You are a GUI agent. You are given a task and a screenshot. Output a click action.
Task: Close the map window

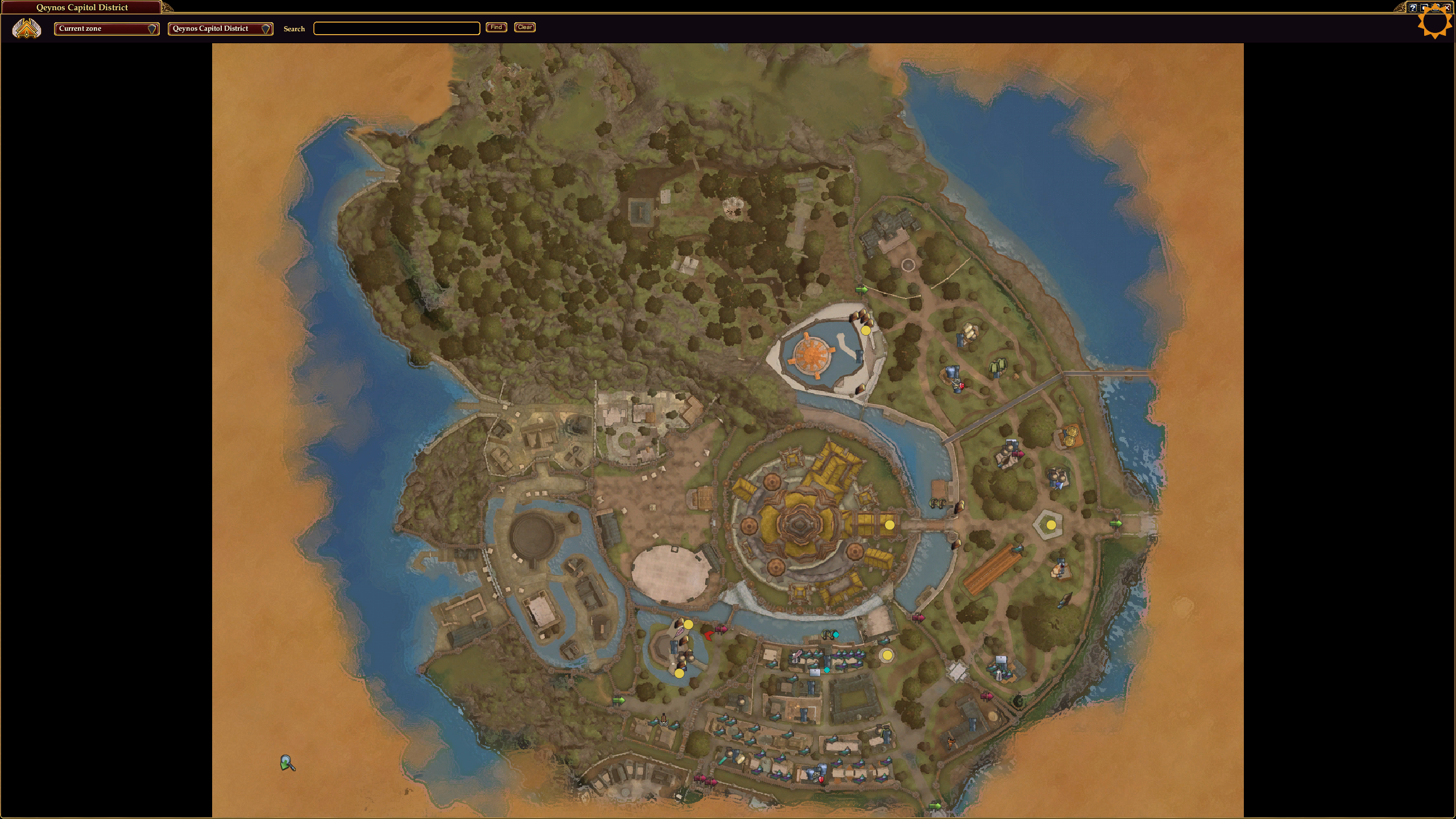click(x=1447, y=7)
